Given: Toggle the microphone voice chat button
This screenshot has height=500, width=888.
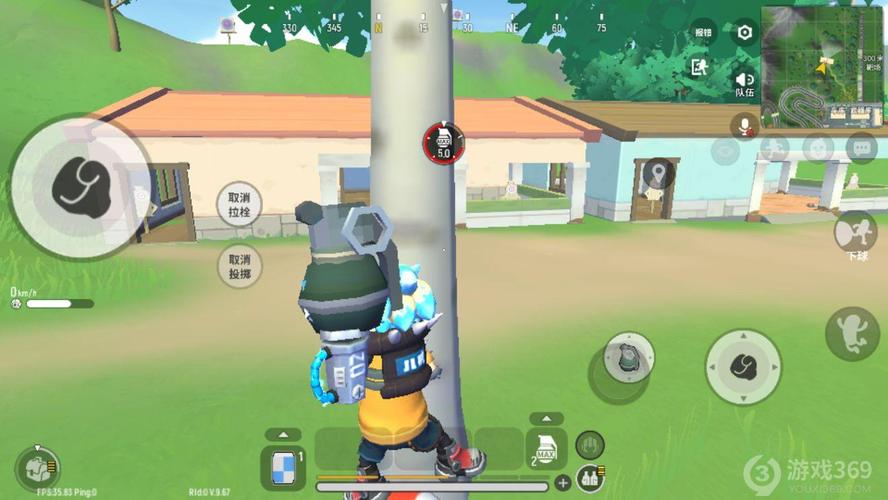Looking at the screenshot, I should tap(743, 125).
